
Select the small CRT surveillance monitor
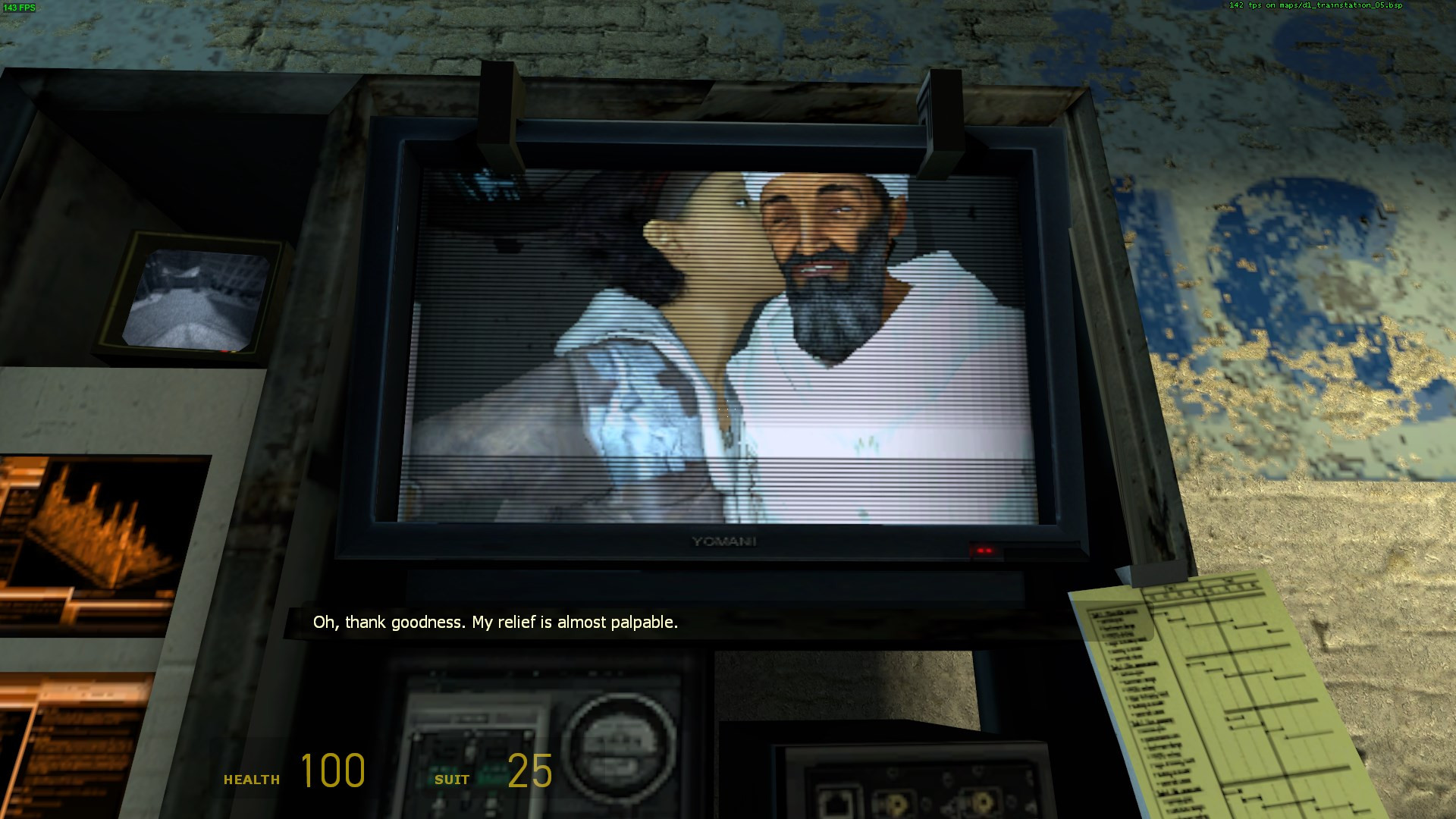click(196, 298)
